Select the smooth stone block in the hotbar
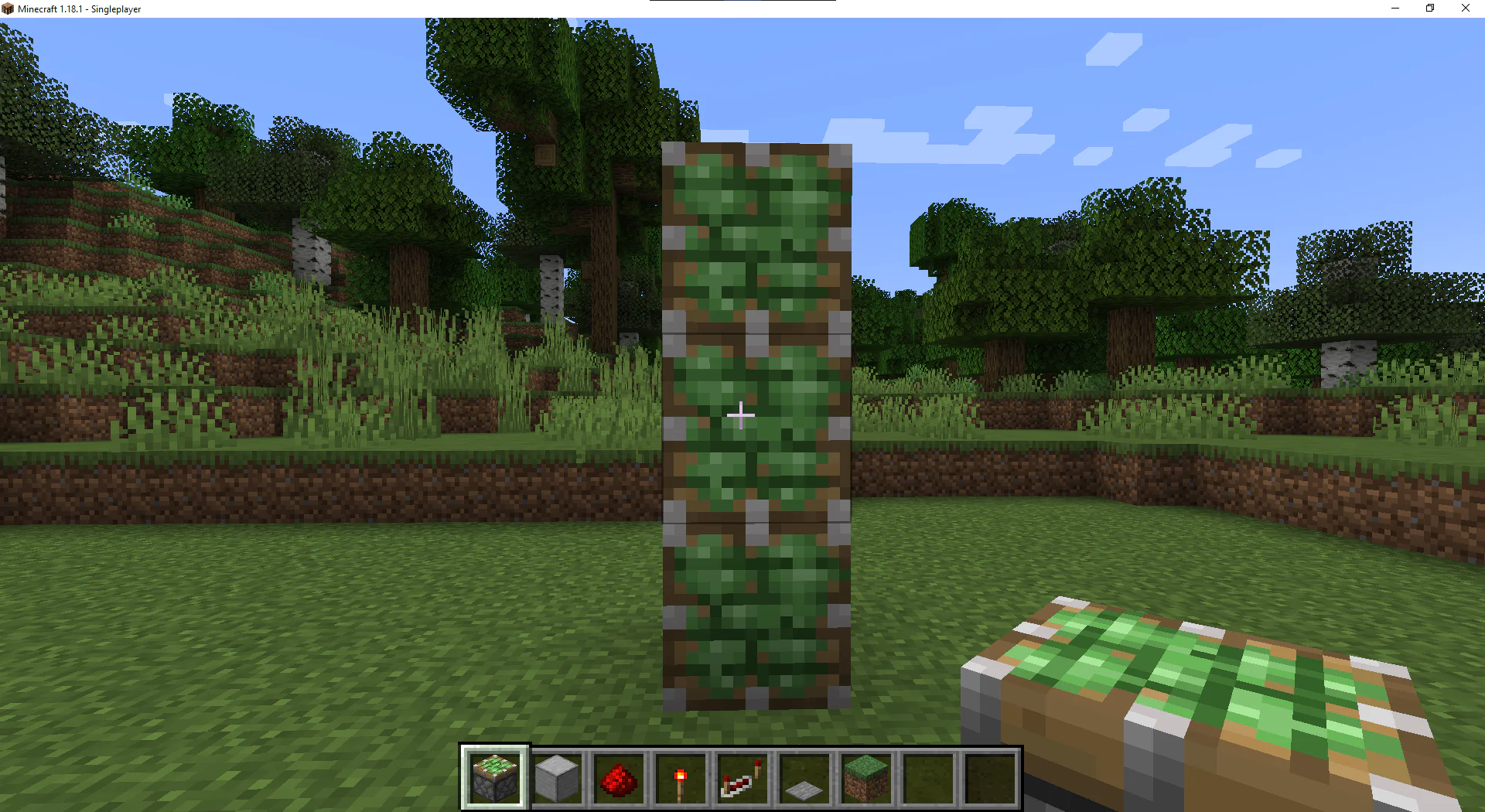 point(557,777)
